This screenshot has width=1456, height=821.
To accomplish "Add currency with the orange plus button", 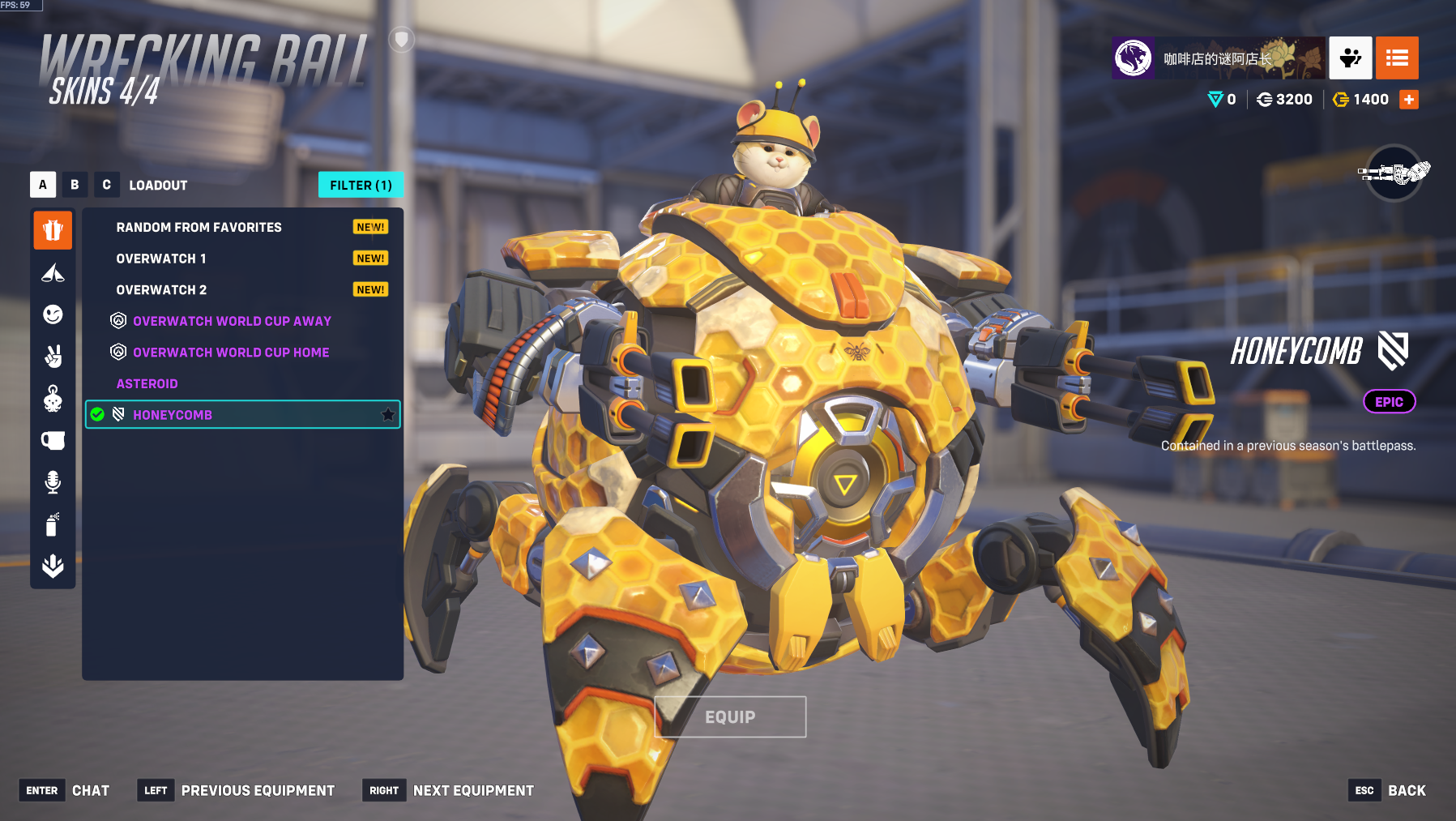I will point(1409,100).
